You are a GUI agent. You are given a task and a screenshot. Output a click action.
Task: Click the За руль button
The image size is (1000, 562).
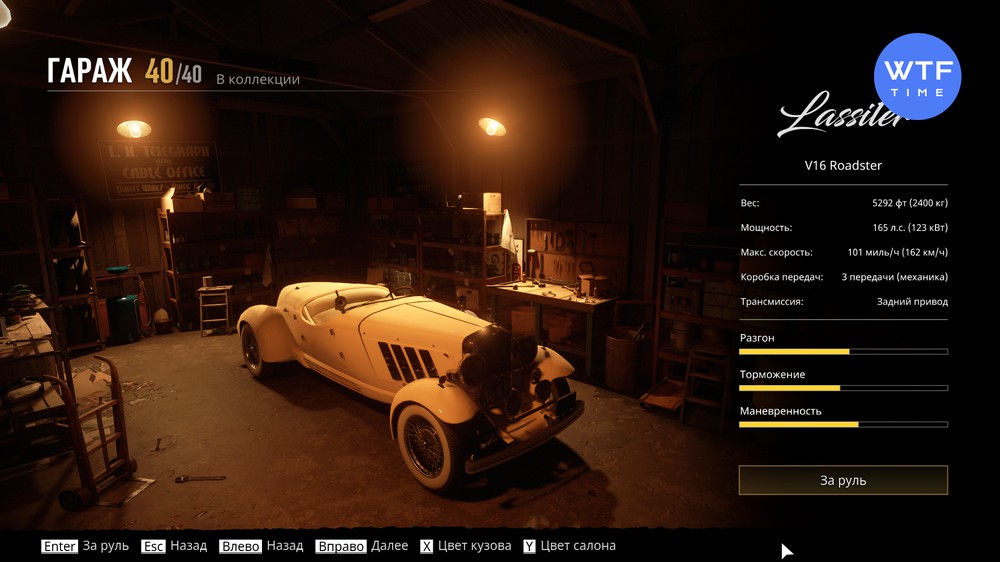(843, 480)
